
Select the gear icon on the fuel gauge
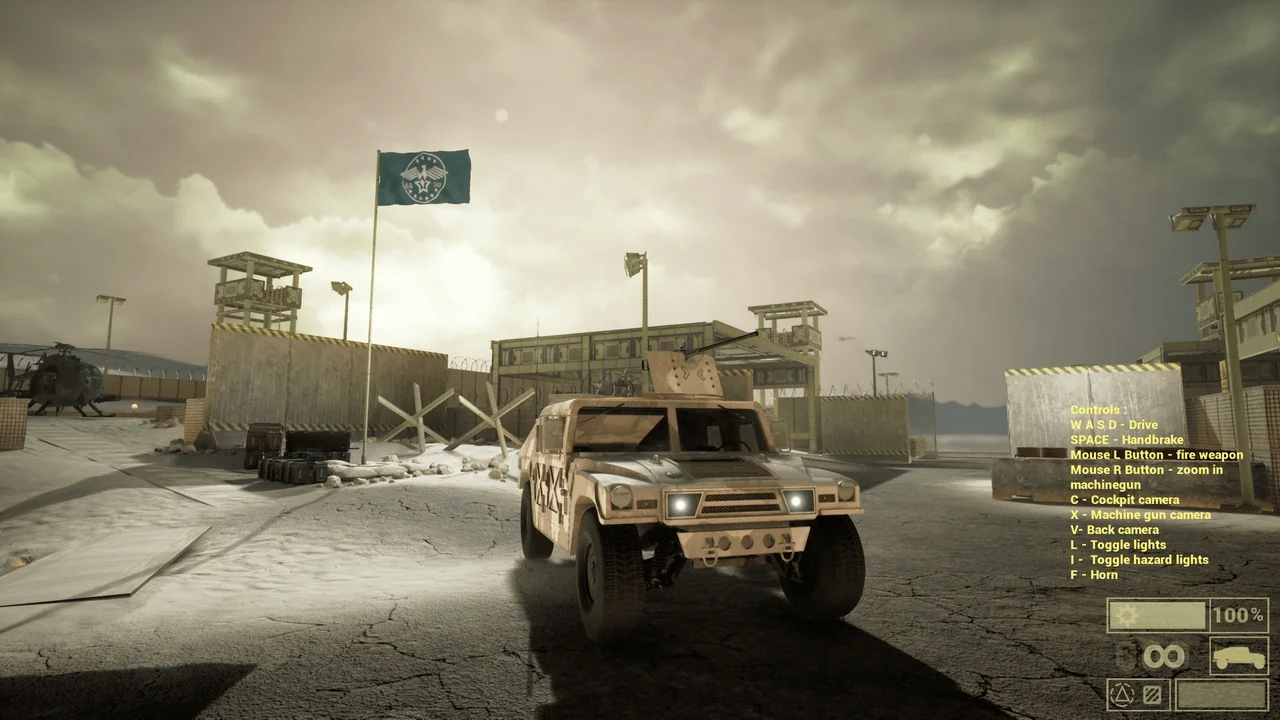pyautogui.click(x=1126, y=615)
